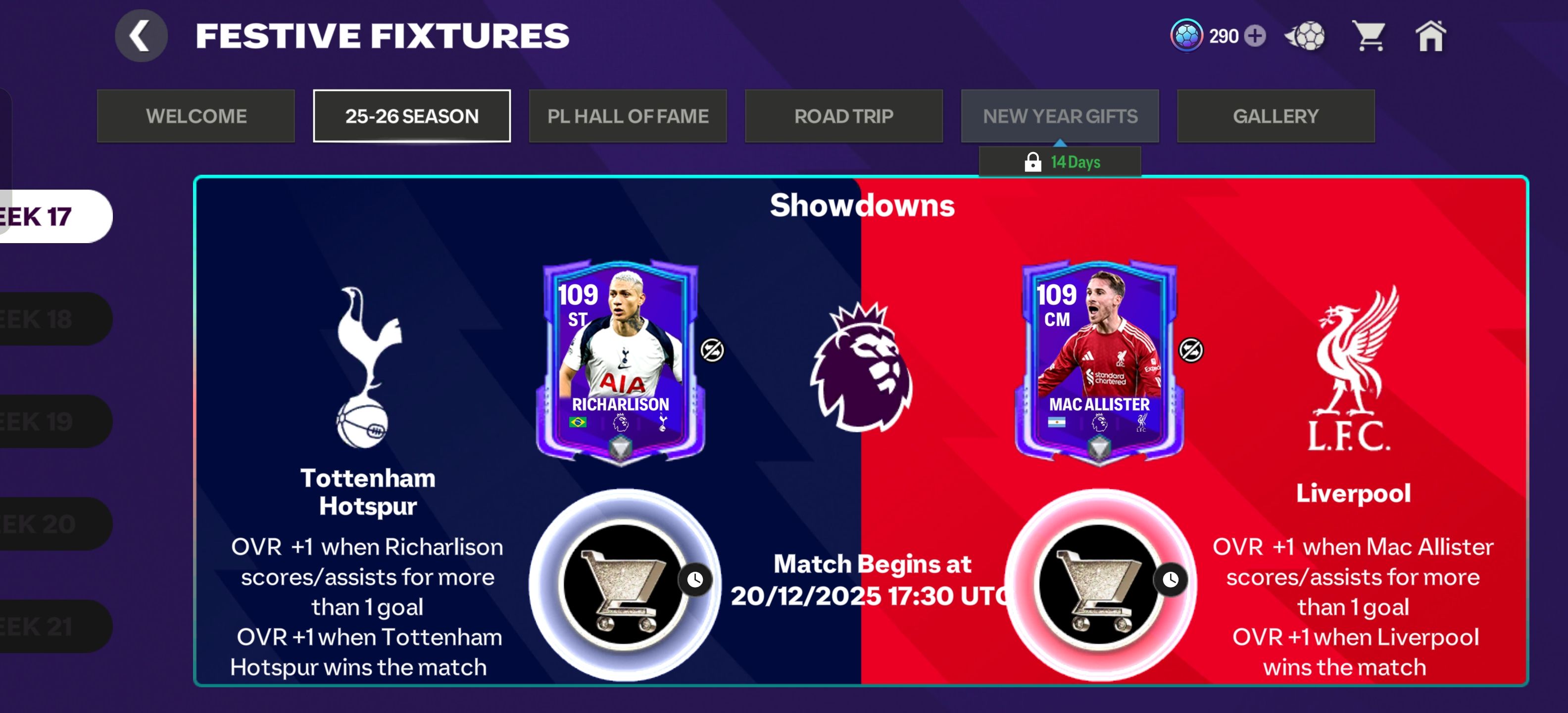Return to the home screen

coord(1430,36)
